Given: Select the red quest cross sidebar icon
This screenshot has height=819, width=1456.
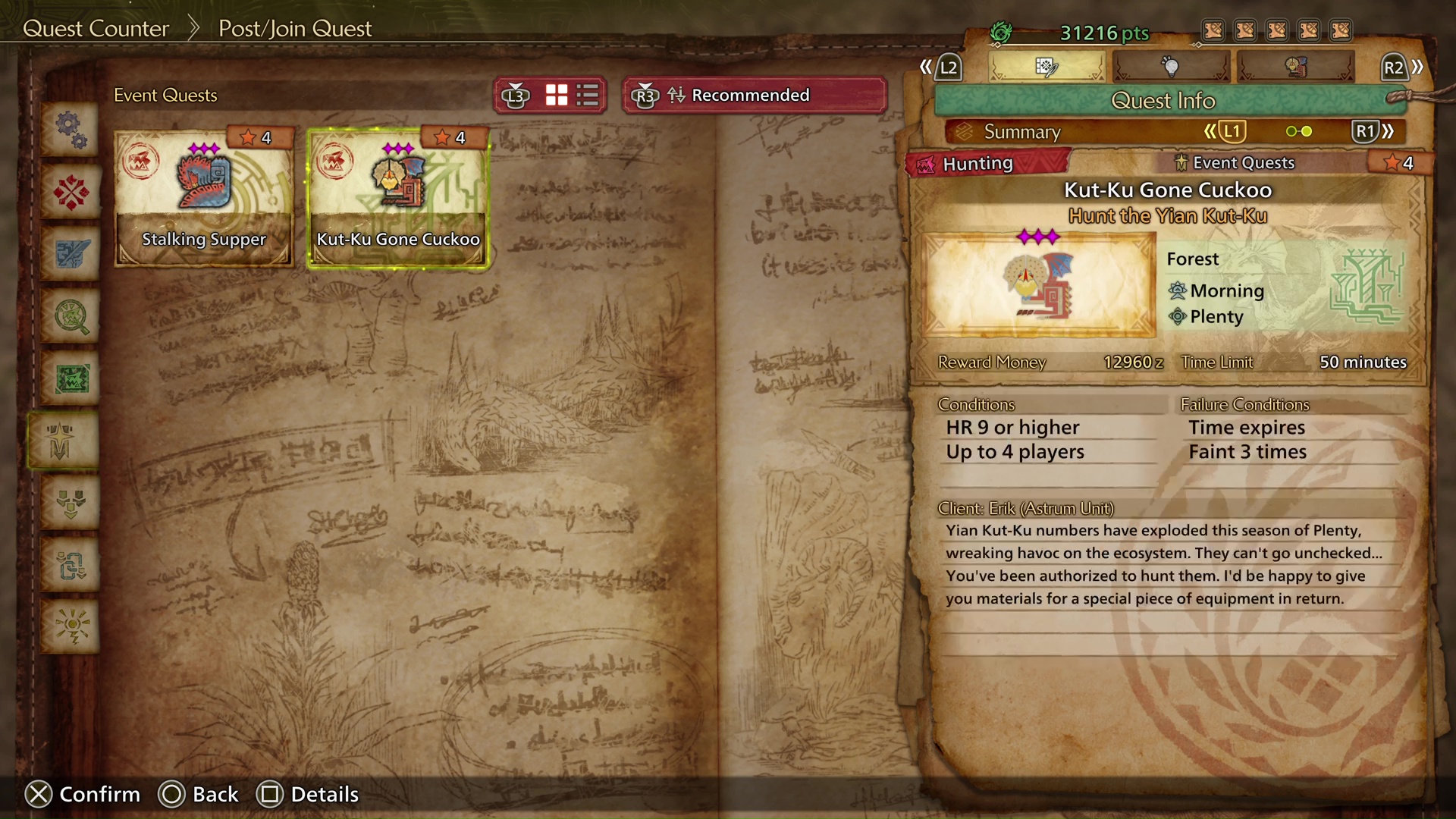Looking at the screenshot, I should point(71,192).
